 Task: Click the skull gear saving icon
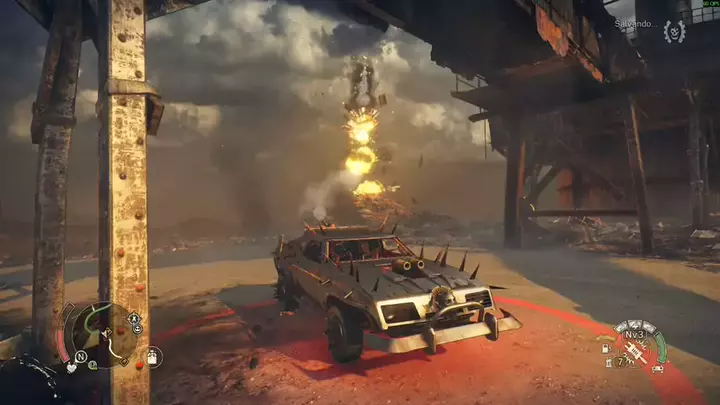click(675, 32)
